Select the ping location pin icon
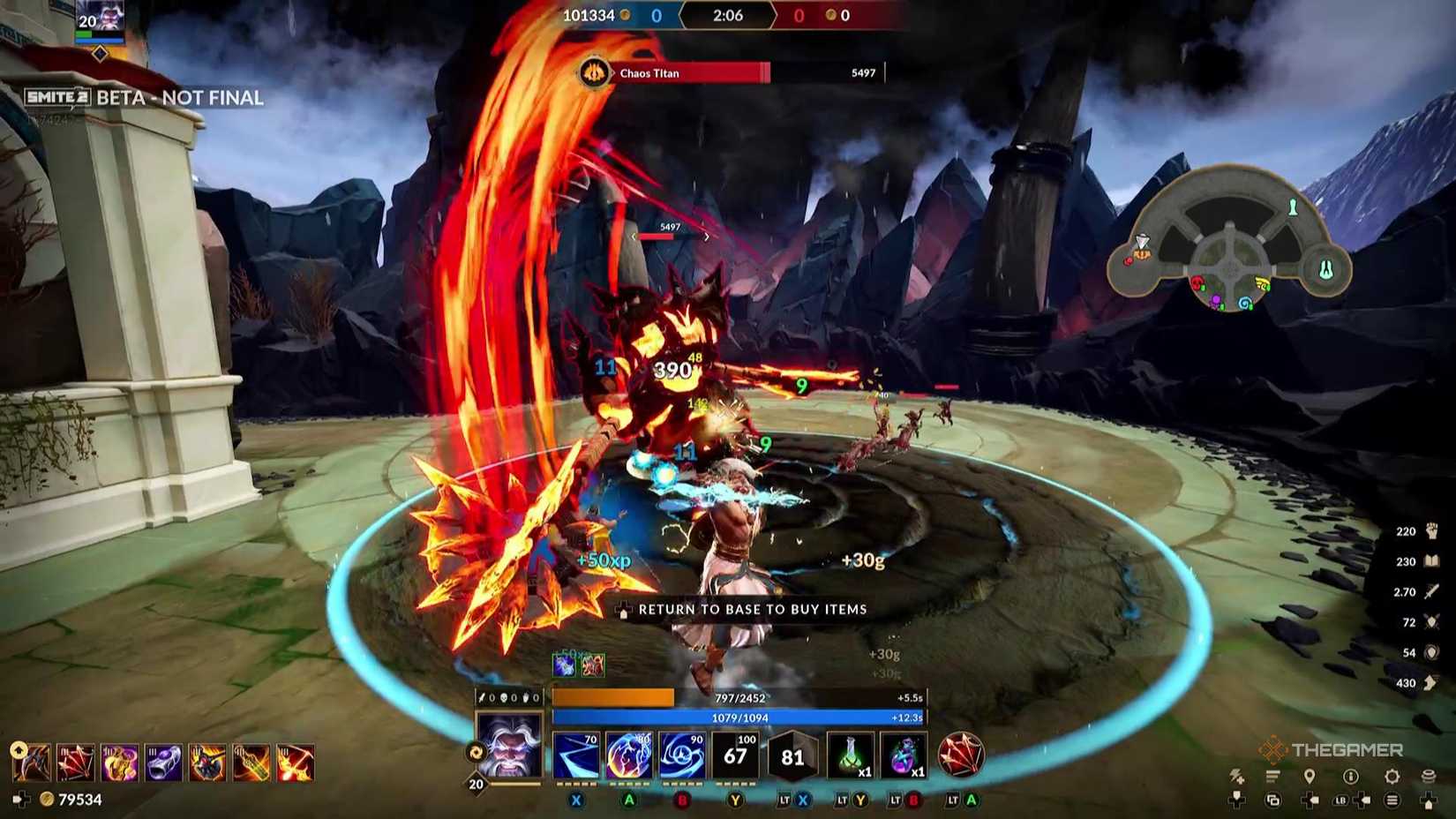The width and height of the screenshot is (1456, 819). pyautogui.click(x=1311, y=775)
